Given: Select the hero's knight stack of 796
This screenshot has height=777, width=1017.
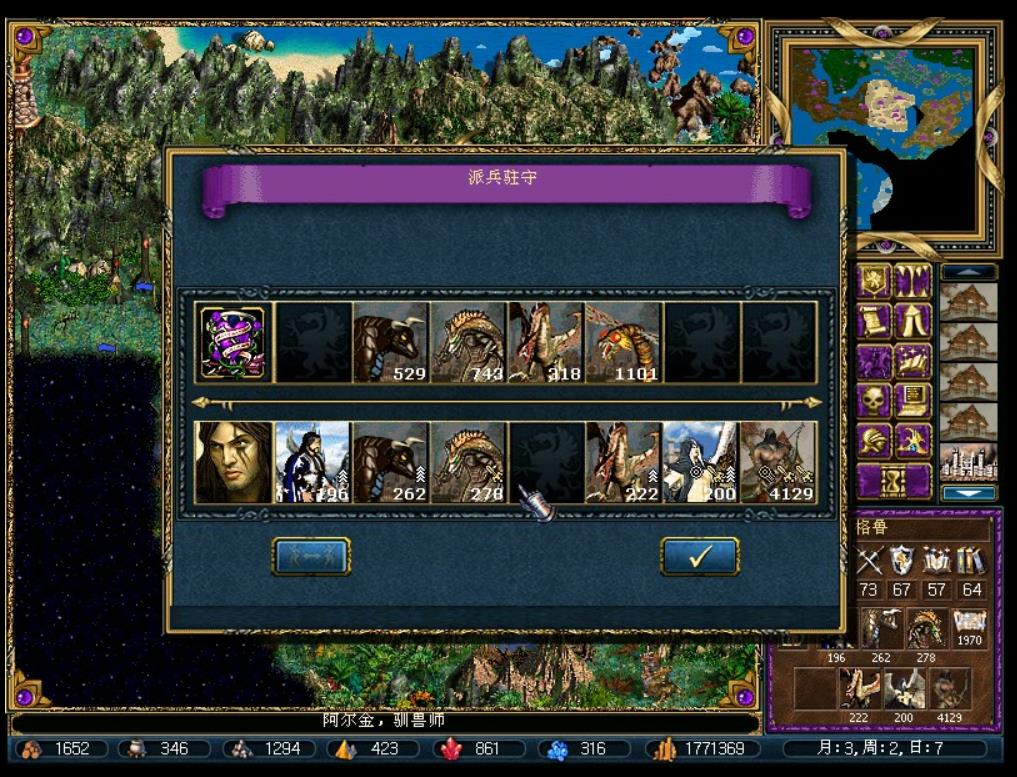Looking at the screenshot, I should (312, 462).
